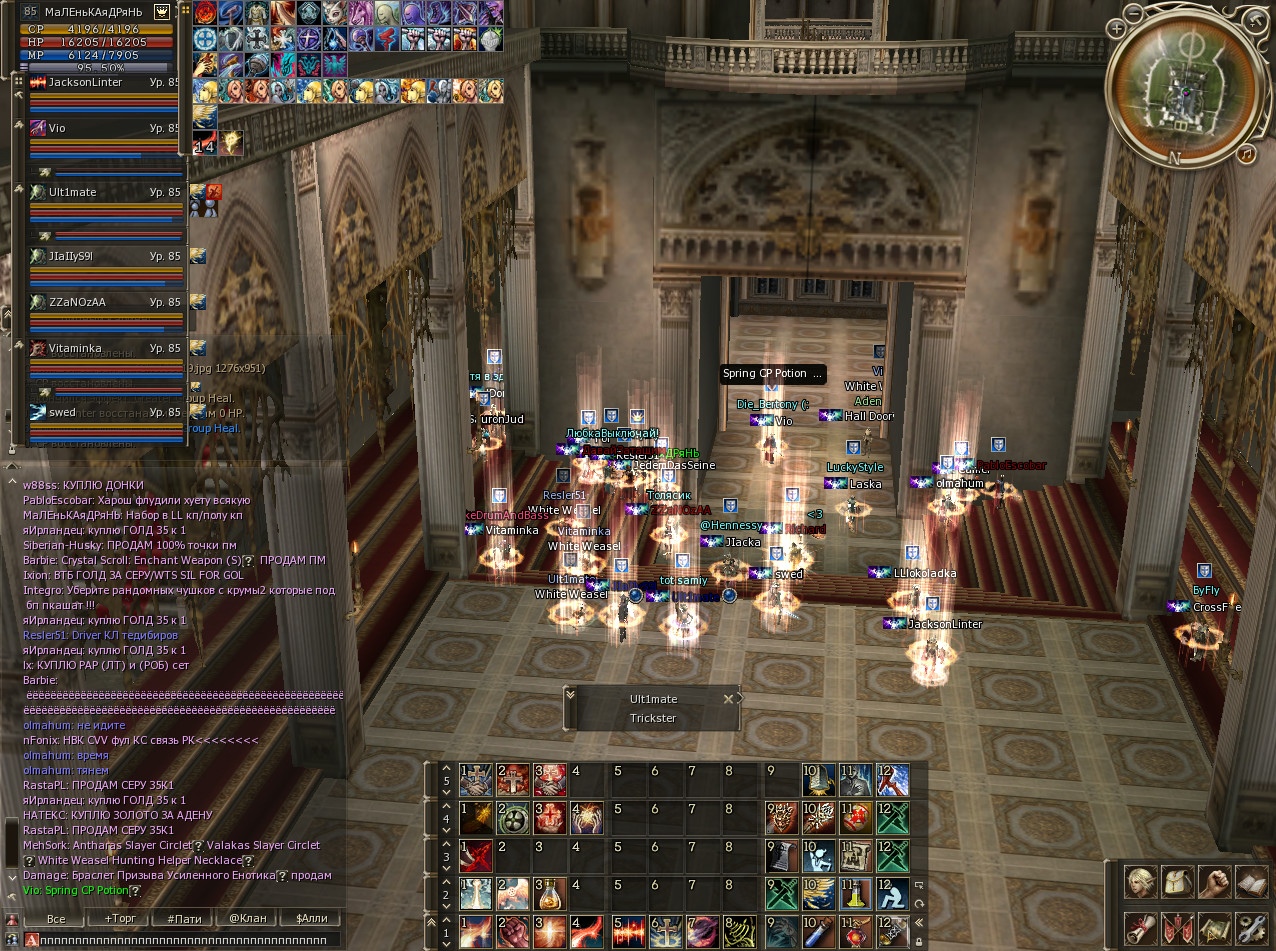Switch to the Все chat tab
The height and width of the screenshot is (951, 1276).
coord(56,918)
